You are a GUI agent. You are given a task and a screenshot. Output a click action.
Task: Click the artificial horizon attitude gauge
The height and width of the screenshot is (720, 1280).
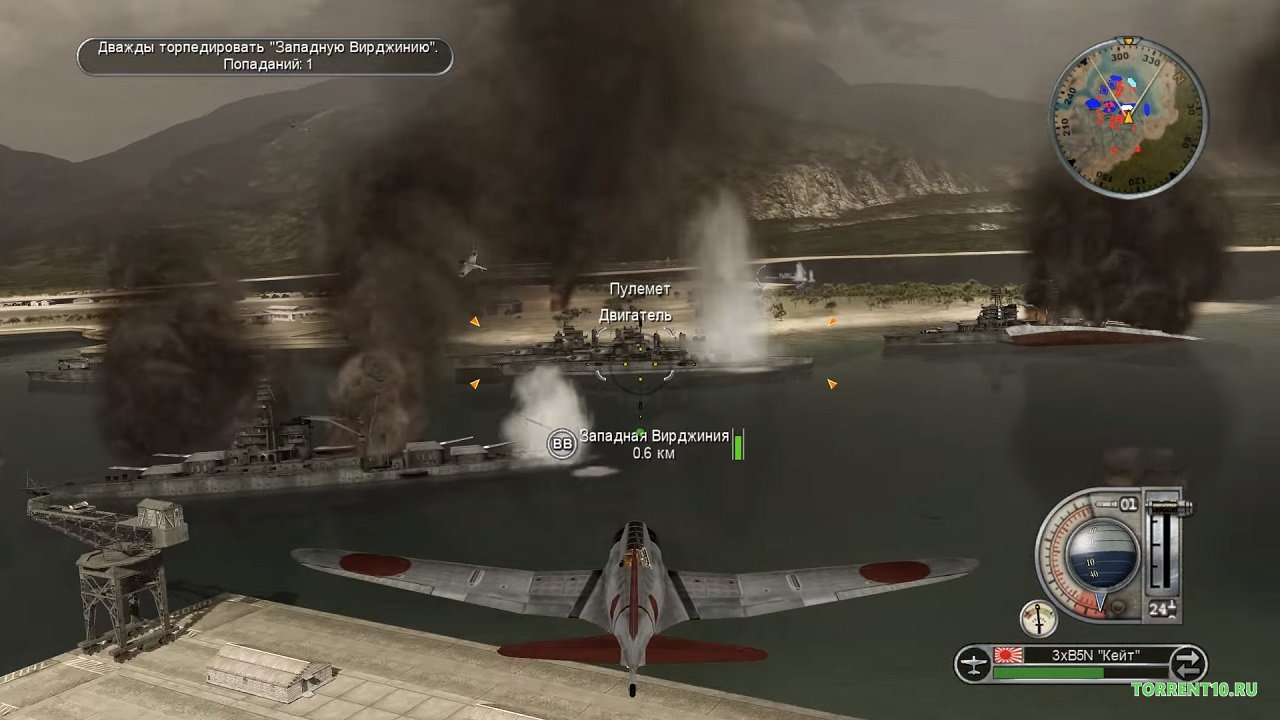(x=1102, y=554)
